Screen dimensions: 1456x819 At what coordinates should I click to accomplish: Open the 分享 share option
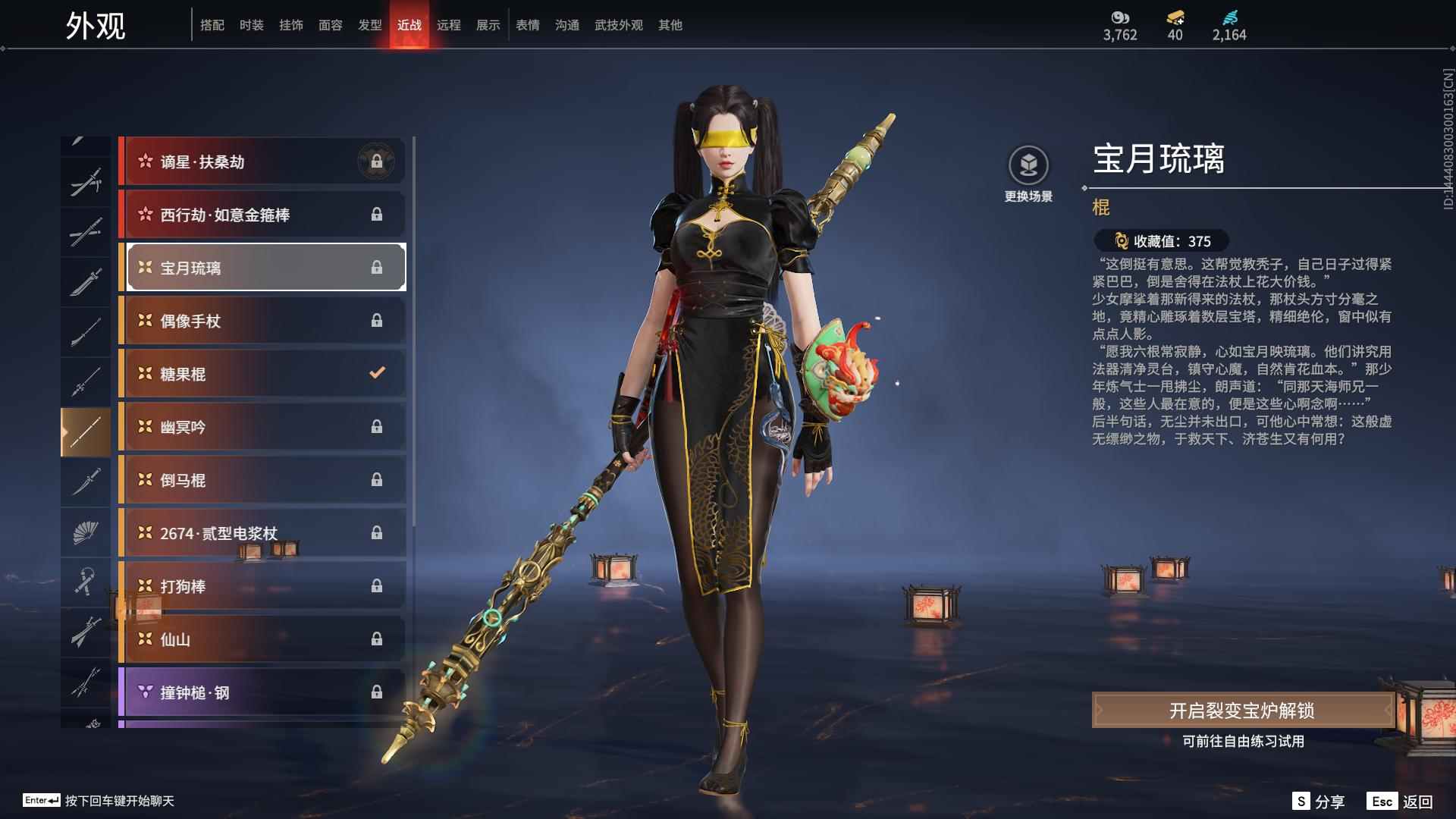pos(1319,802)
